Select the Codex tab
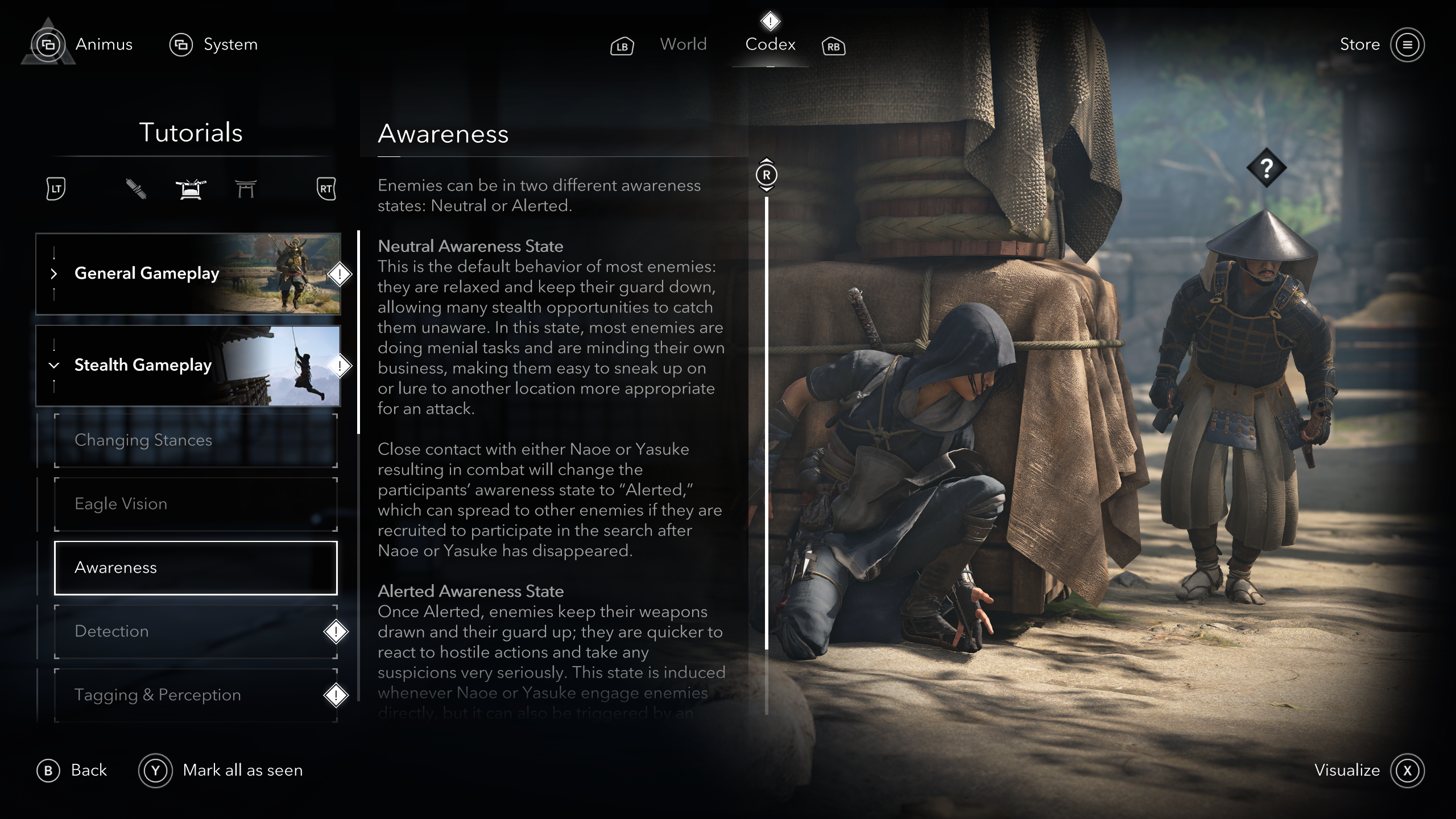The width and height of the screenshot is (1456, 819). pyautogui.click(x=770, y=44)
